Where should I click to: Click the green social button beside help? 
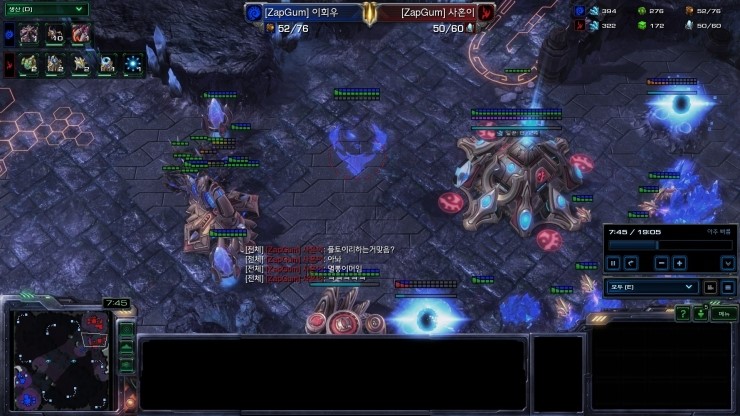(x=700, y=314)
